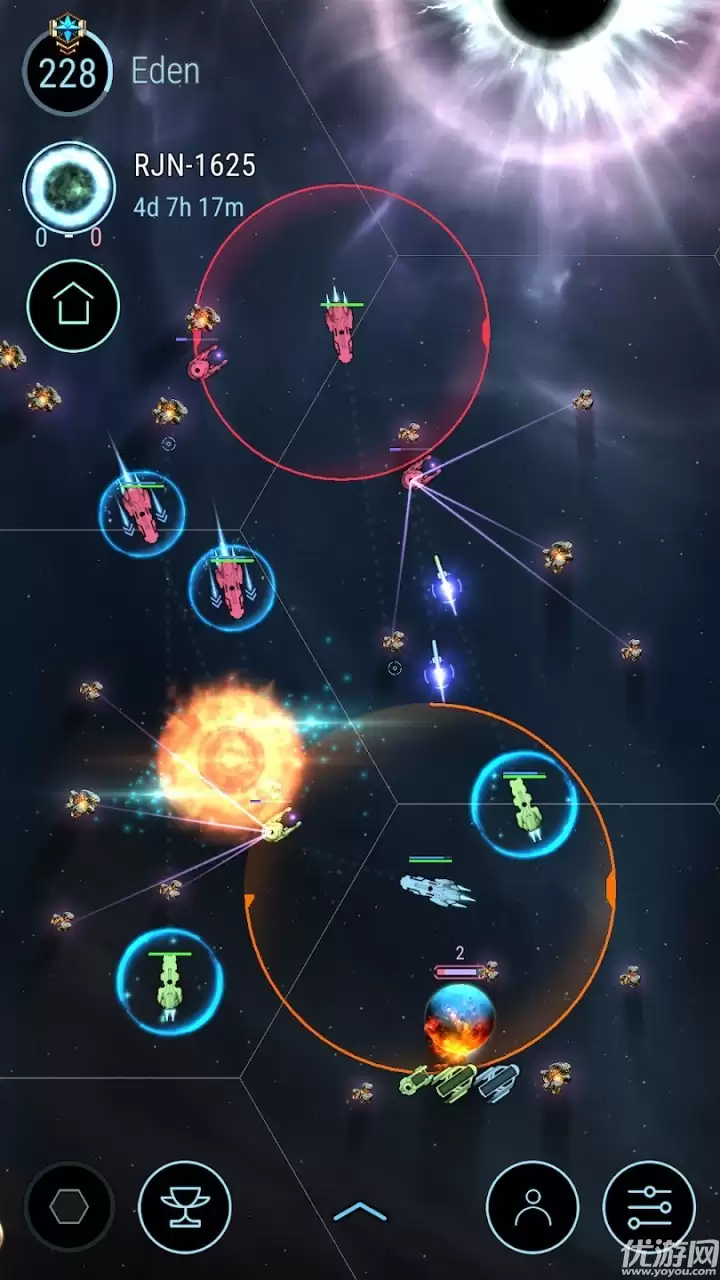Expand the bottom panel with the up arrow
Viewport: 720px width, 1280px height.
point(360,1212)
